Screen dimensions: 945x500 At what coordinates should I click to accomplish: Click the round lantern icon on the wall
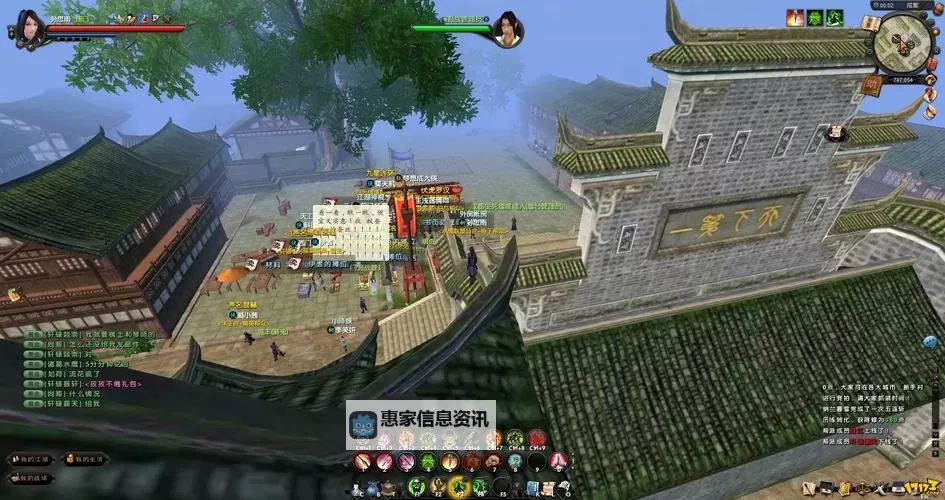click(835, 132)
